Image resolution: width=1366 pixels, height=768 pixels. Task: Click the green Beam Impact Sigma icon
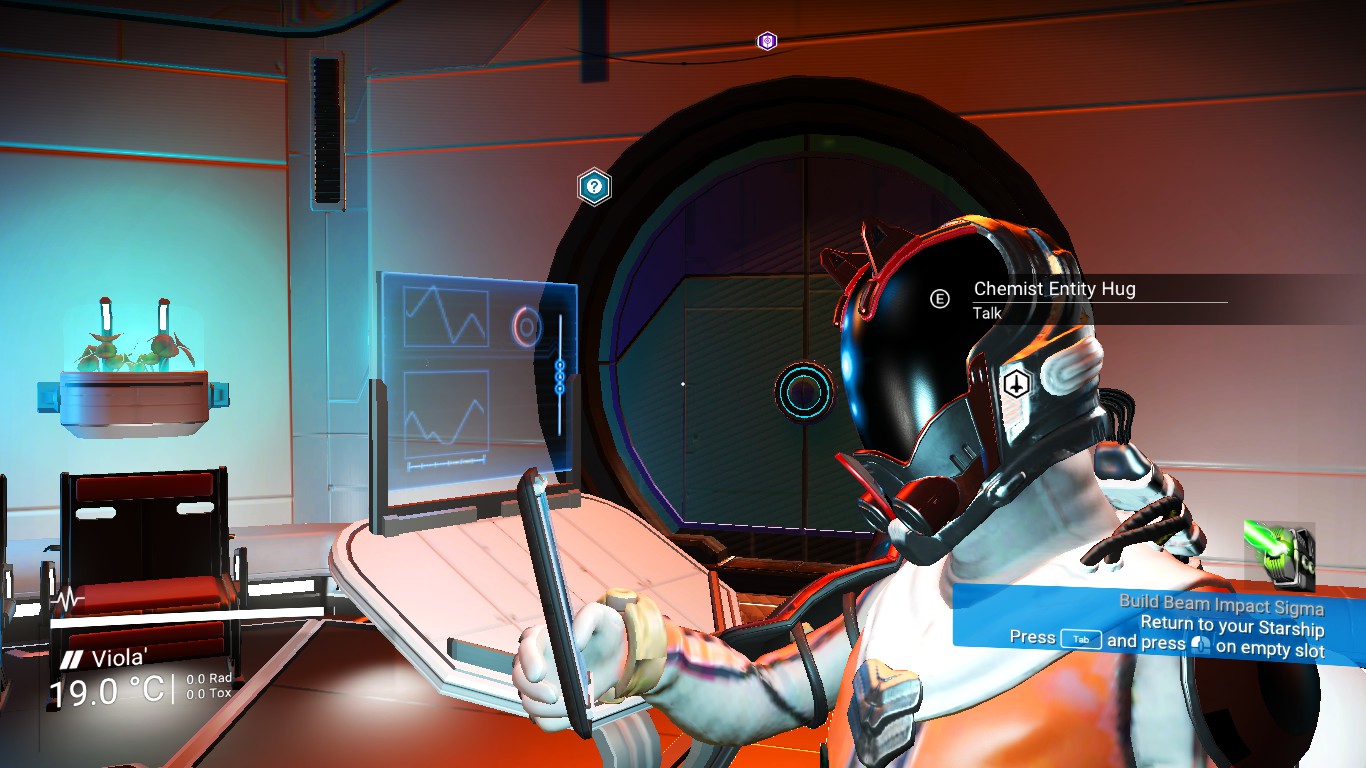[1277, 555]
